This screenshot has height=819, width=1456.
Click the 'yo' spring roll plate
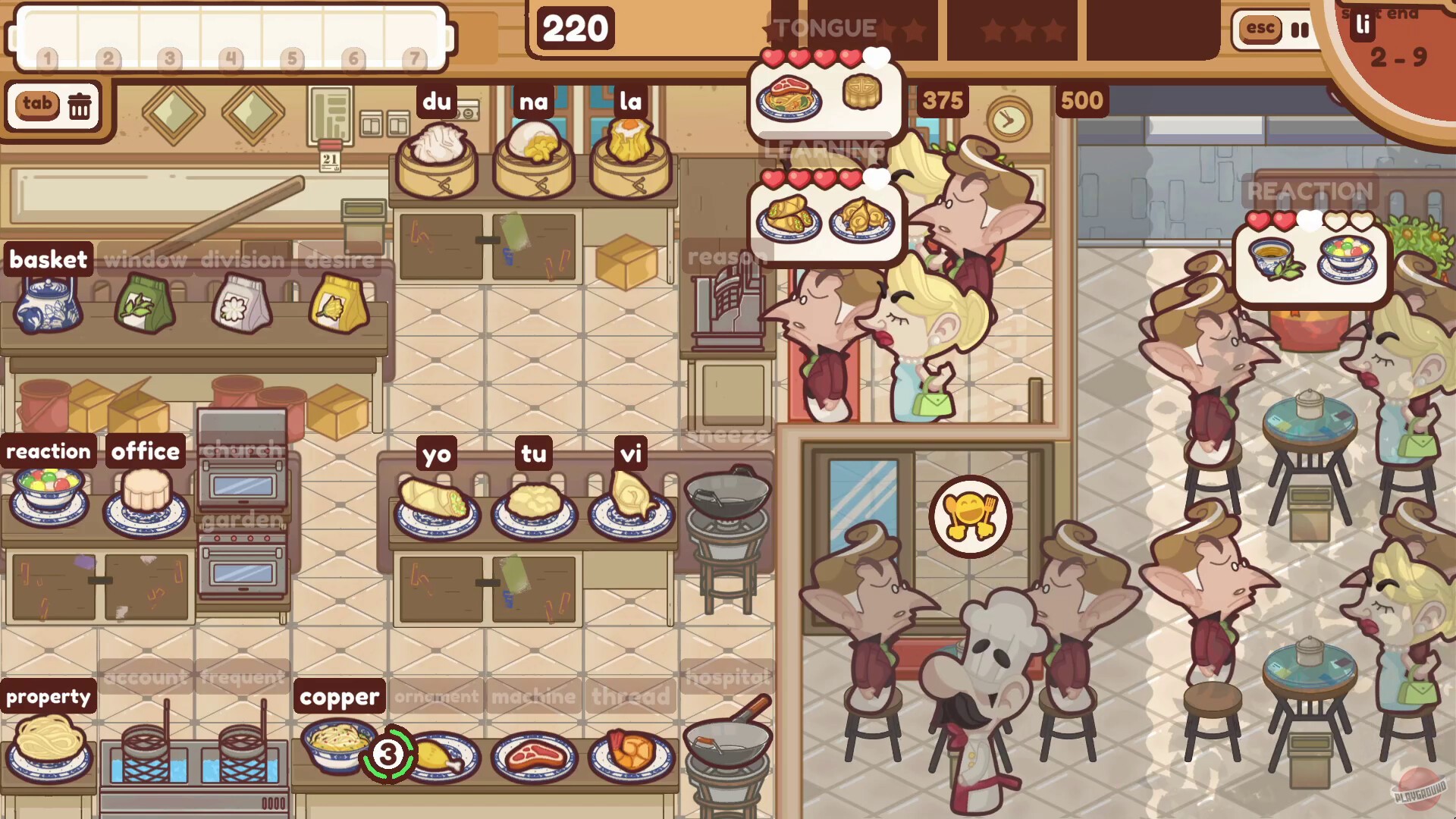pos(435,504)
